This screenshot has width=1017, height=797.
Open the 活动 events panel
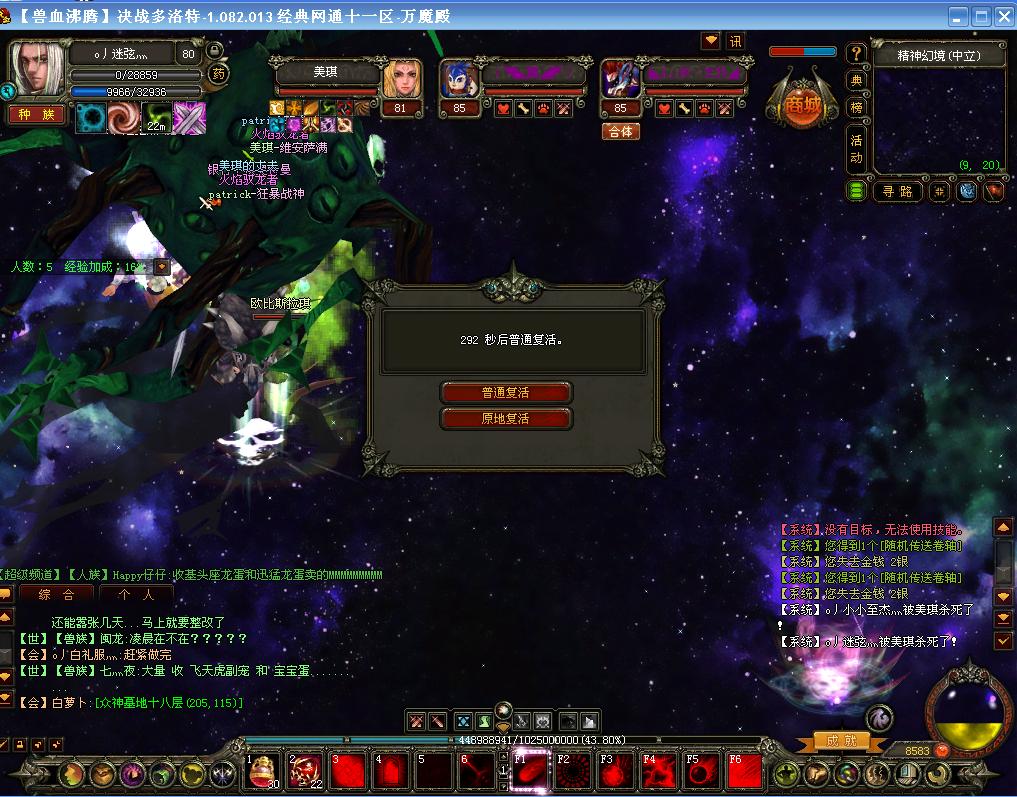coord(856,149)
